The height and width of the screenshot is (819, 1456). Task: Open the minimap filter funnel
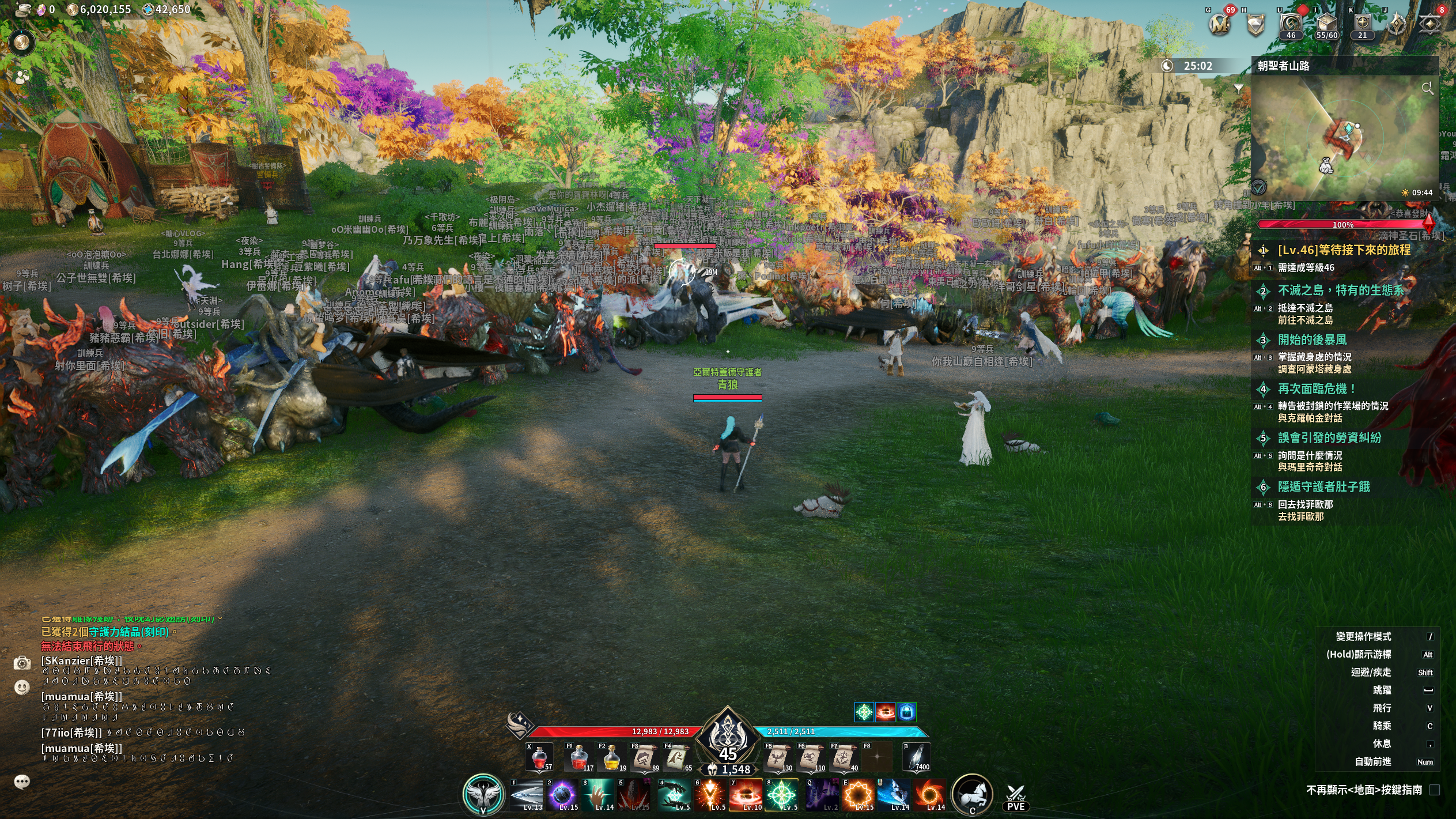tap(1238, 88)
